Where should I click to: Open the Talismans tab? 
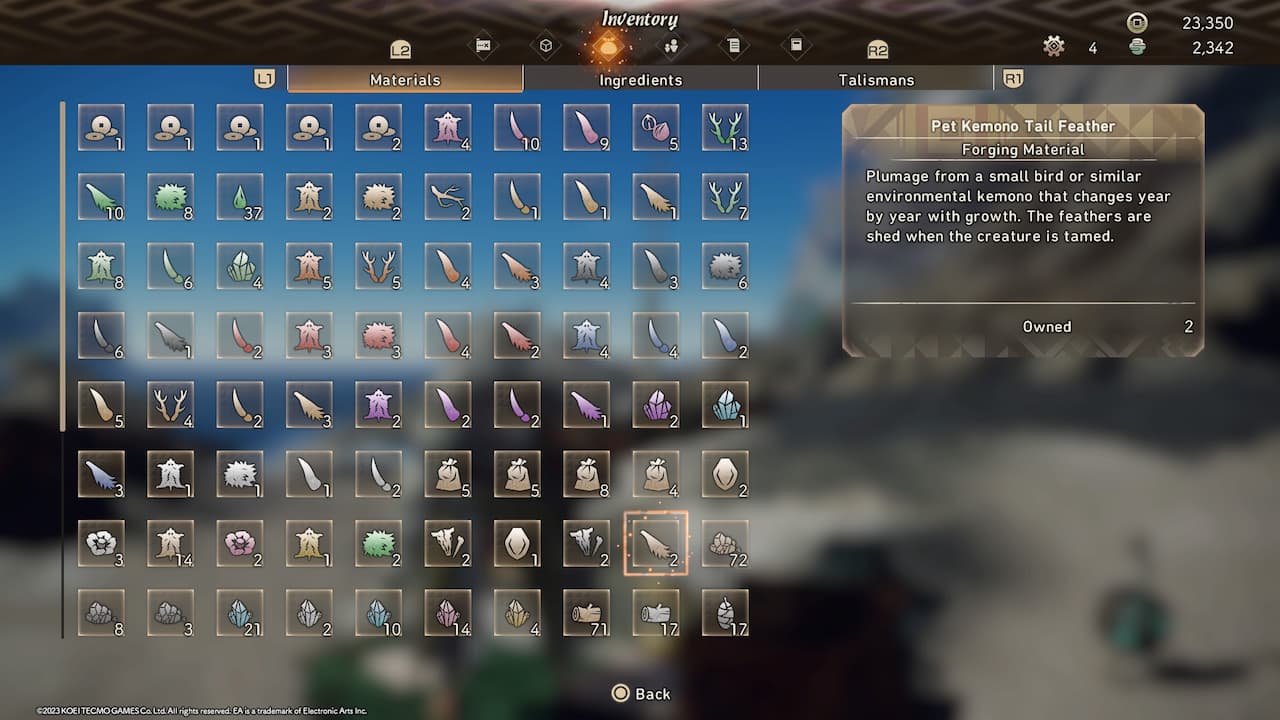[x=876, y=79]
